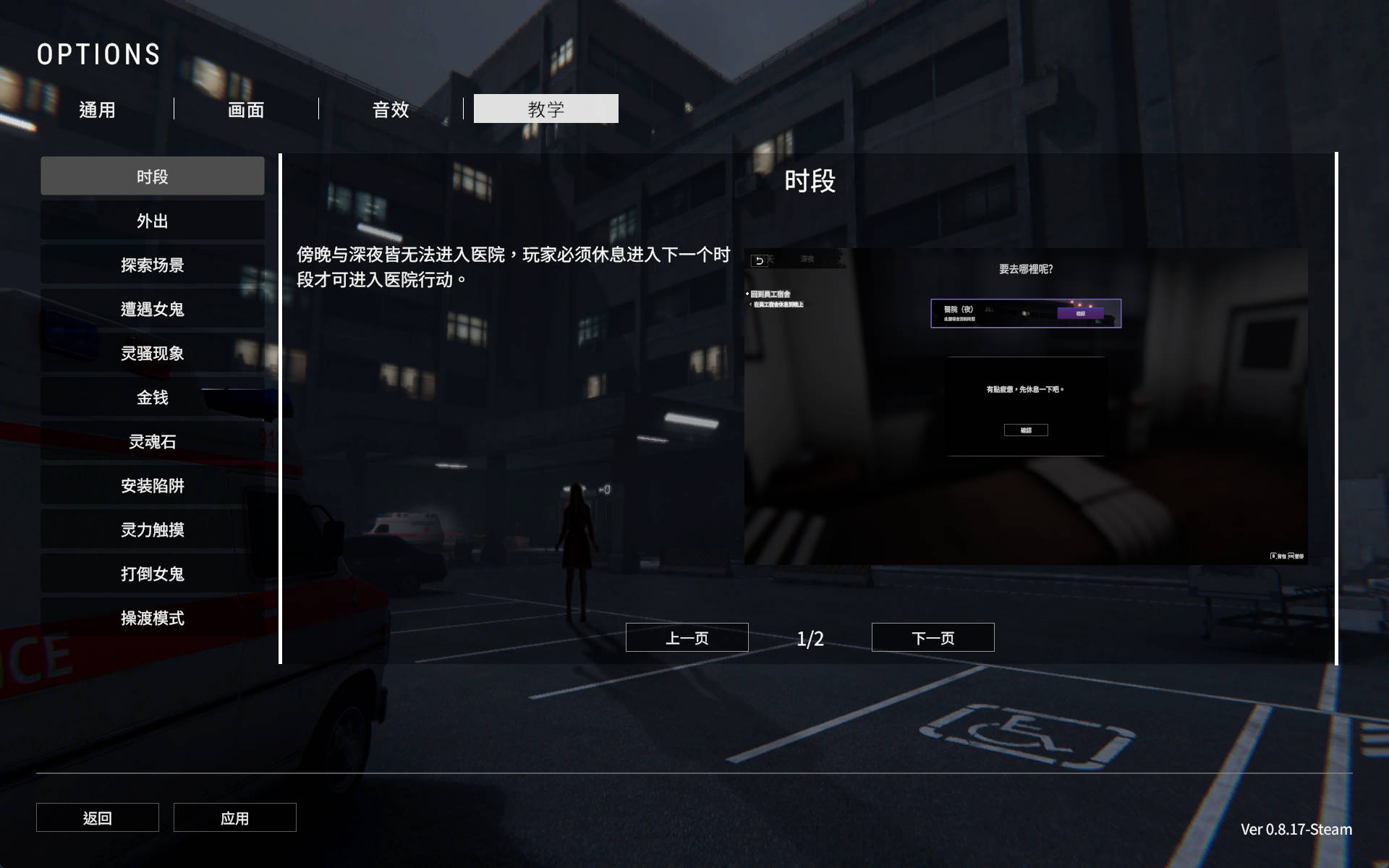The width and height of the screenshot is (1389, 868).
Task: Click the tutorial preview screenshot
Action: click(1026, 407)
